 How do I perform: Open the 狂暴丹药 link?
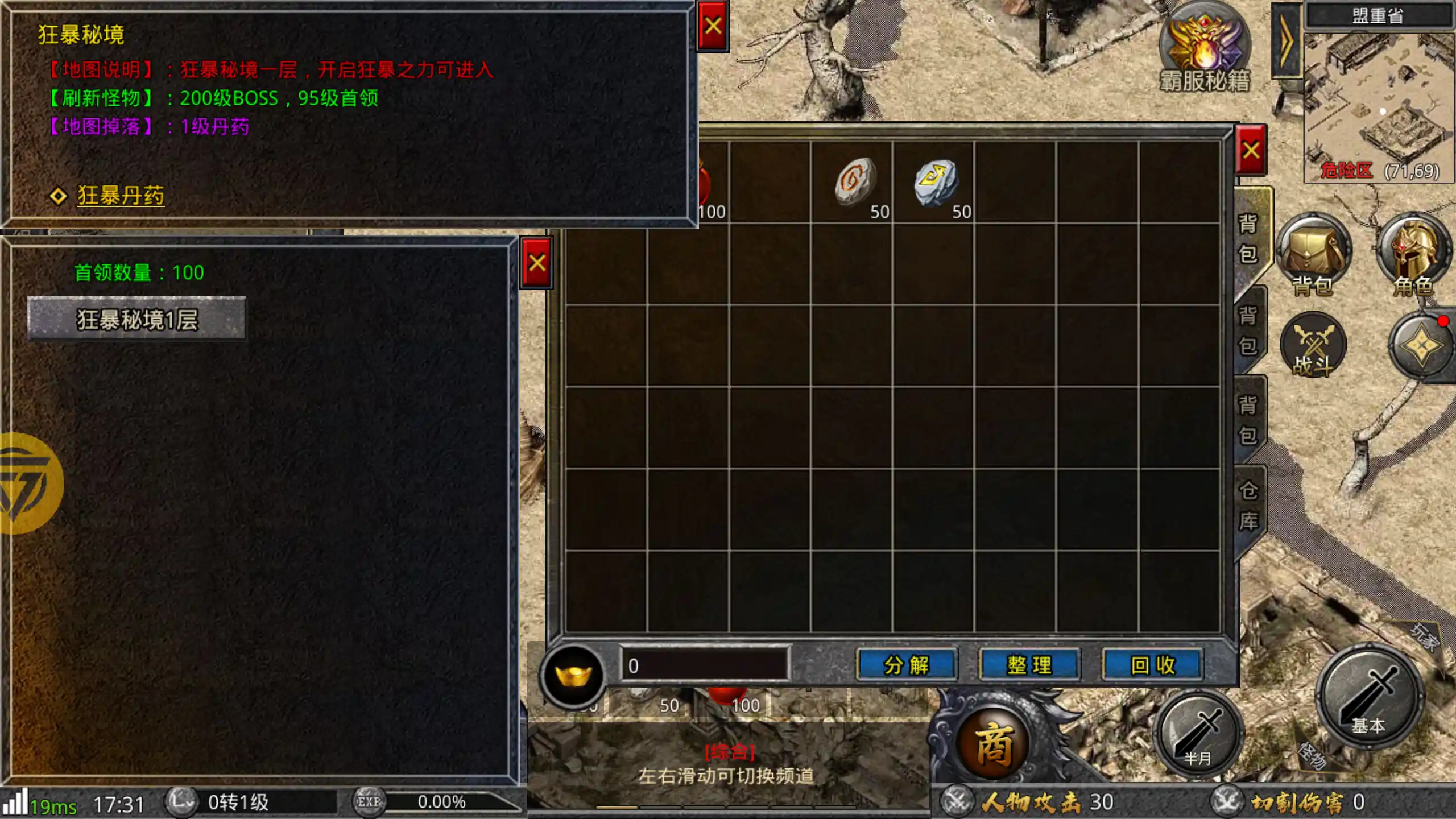pyautogui.click(x=121, y=196)
